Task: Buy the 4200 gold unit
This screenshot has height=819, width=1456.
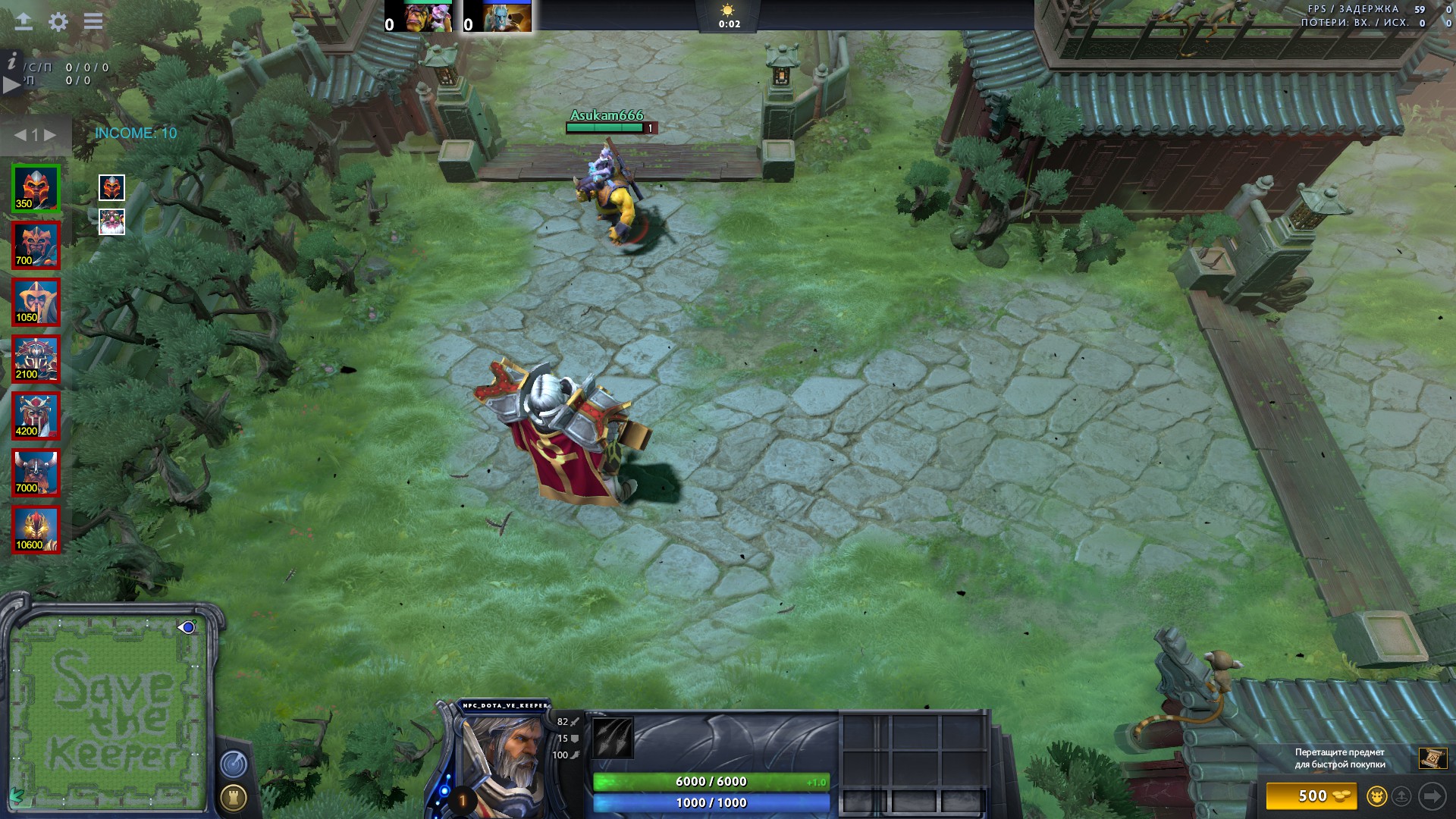Action: click(x=36, y=416)
